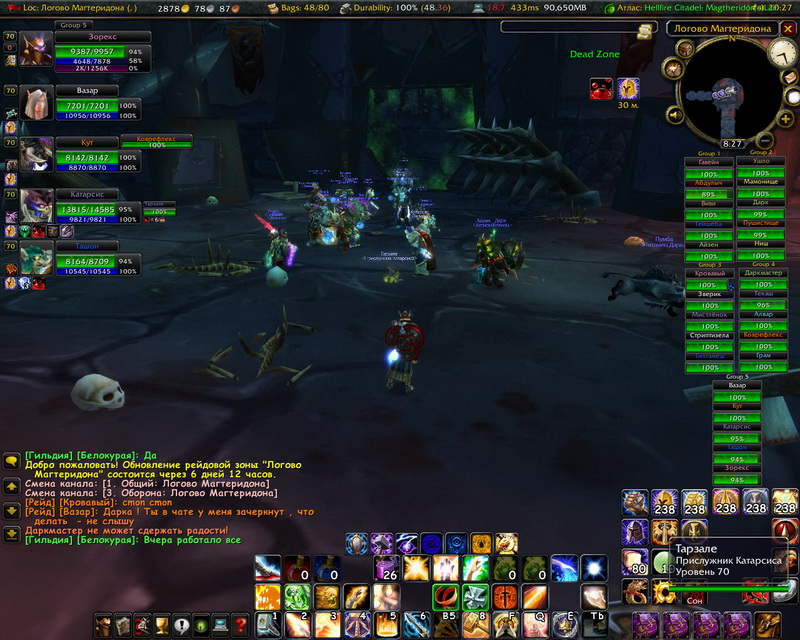Use the action slot showing 26 charges
Viewport: 800px width, 640px height.
[x=386, y=569]
